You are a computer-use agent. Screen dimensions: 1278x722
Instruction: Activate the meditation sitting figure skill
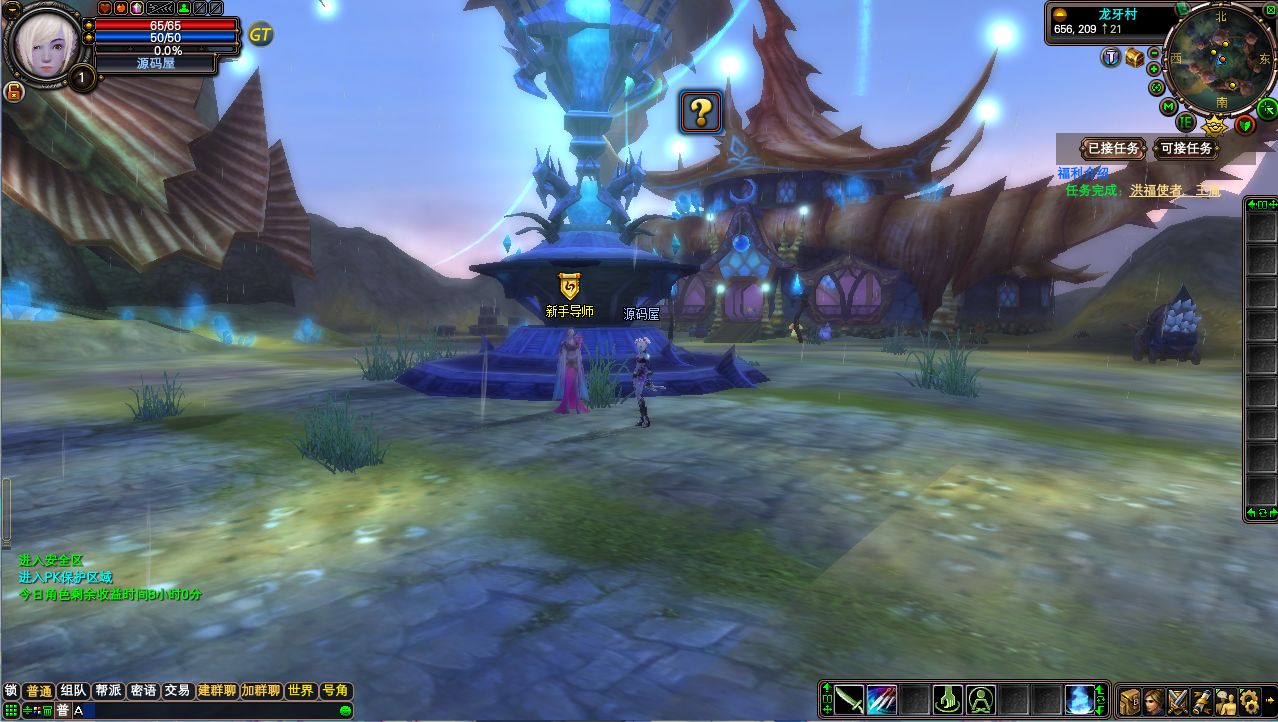[x=981, y=700]
